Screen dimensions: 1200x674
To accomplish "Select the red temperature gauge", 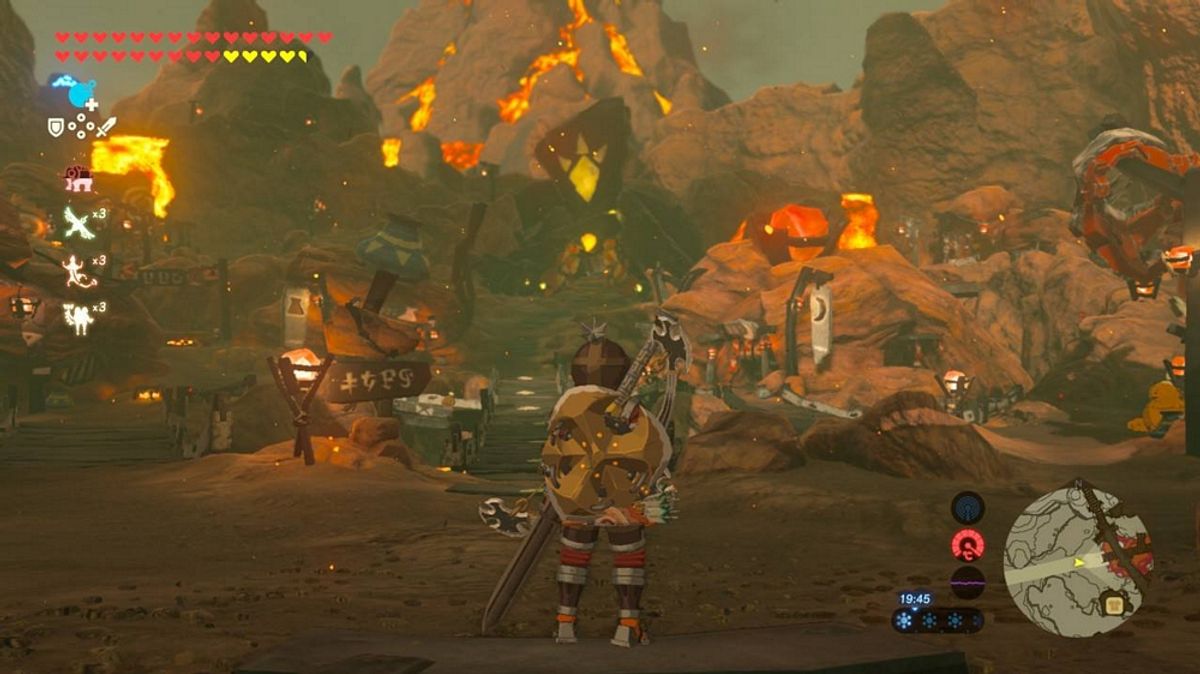I will 967,545.
